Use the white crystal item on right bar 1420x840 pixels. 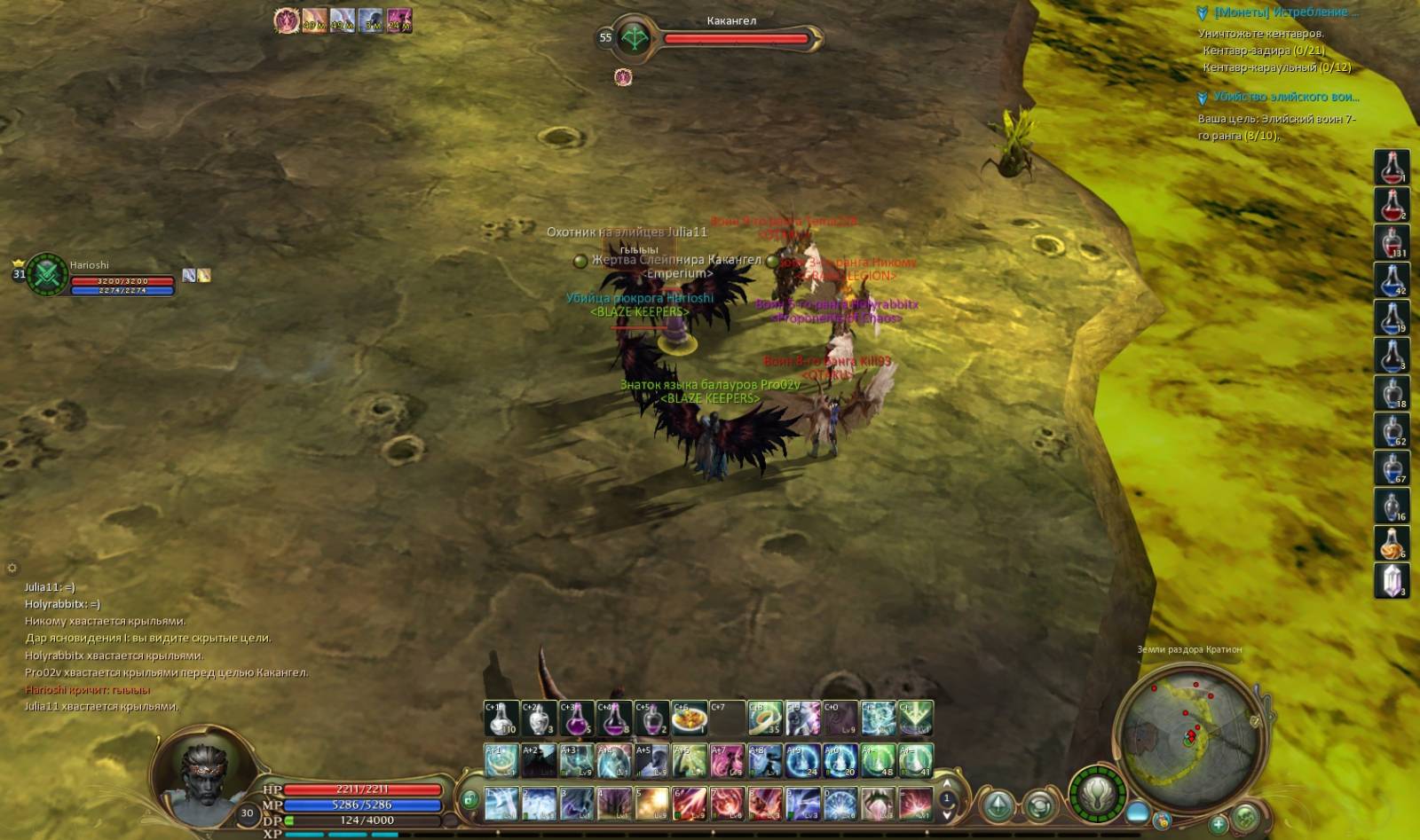[1391, 581]
